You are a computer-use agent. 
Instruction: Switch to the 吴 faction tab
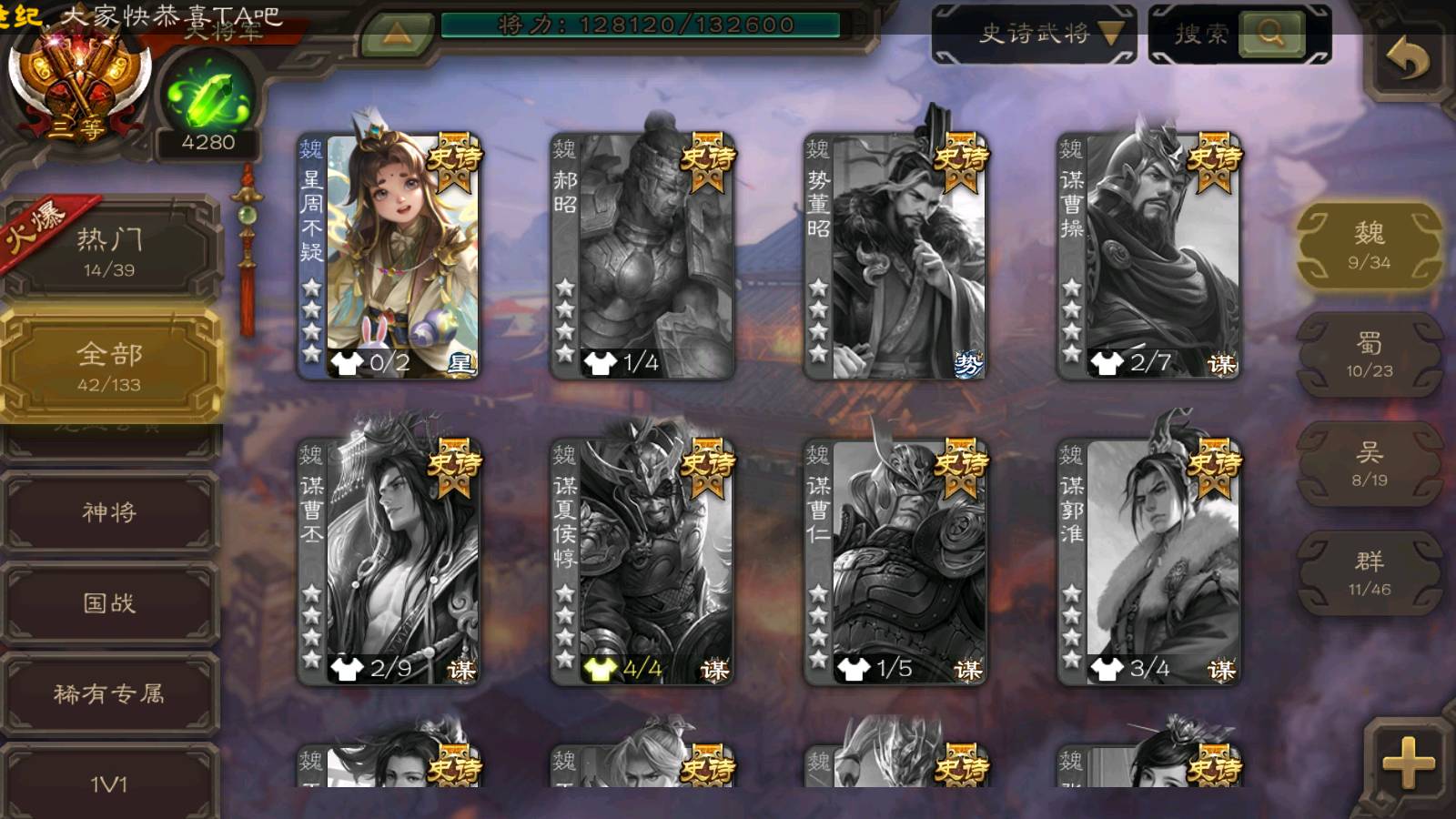pos(1369,464)
